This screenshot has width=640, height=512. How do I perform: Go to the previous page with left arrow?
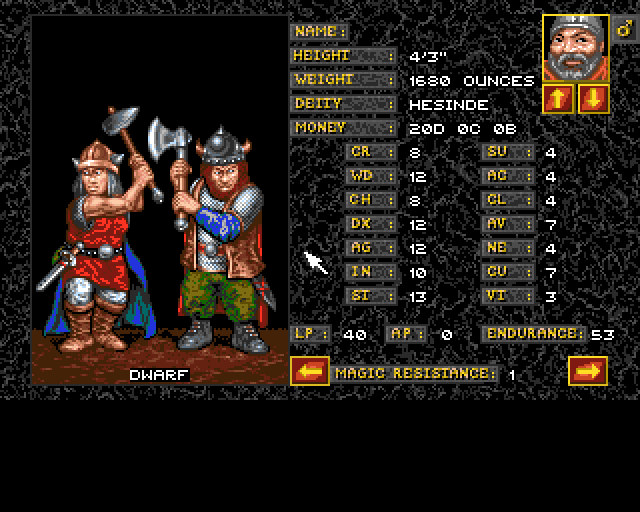coord(310,371)
